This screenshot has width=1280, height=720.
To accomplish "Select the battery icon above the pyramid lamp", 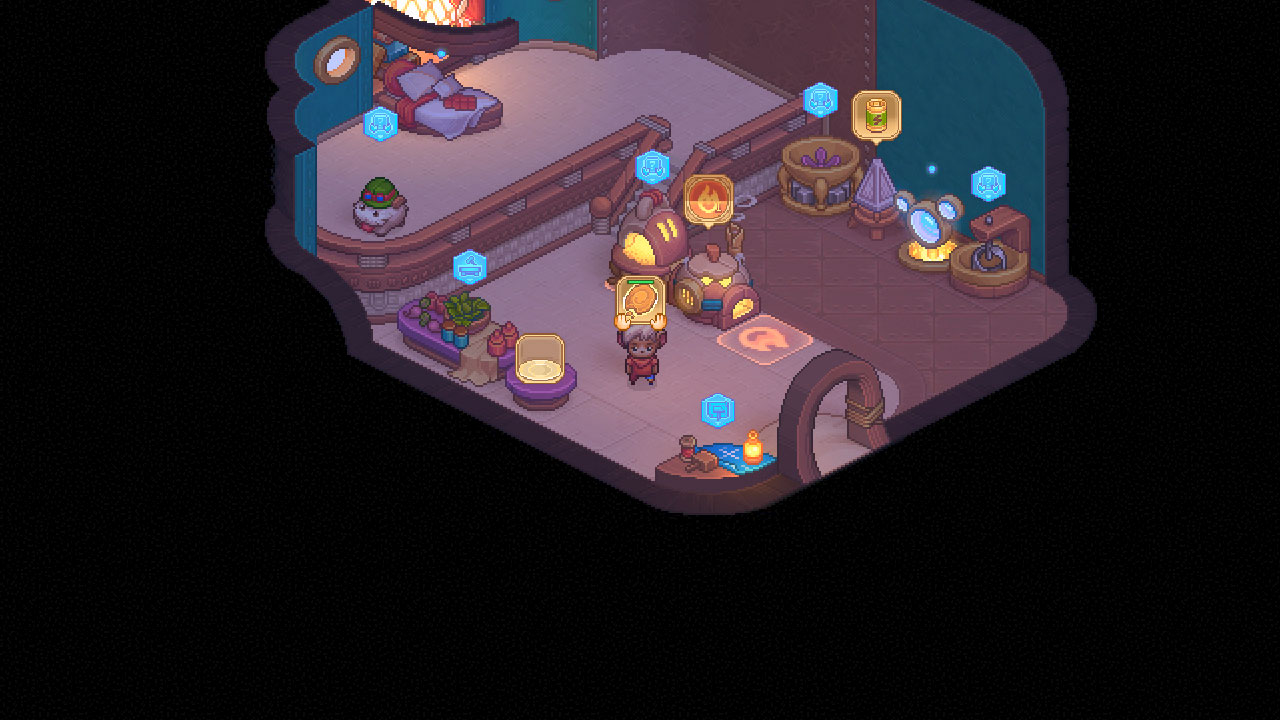I will pos(874,114).
